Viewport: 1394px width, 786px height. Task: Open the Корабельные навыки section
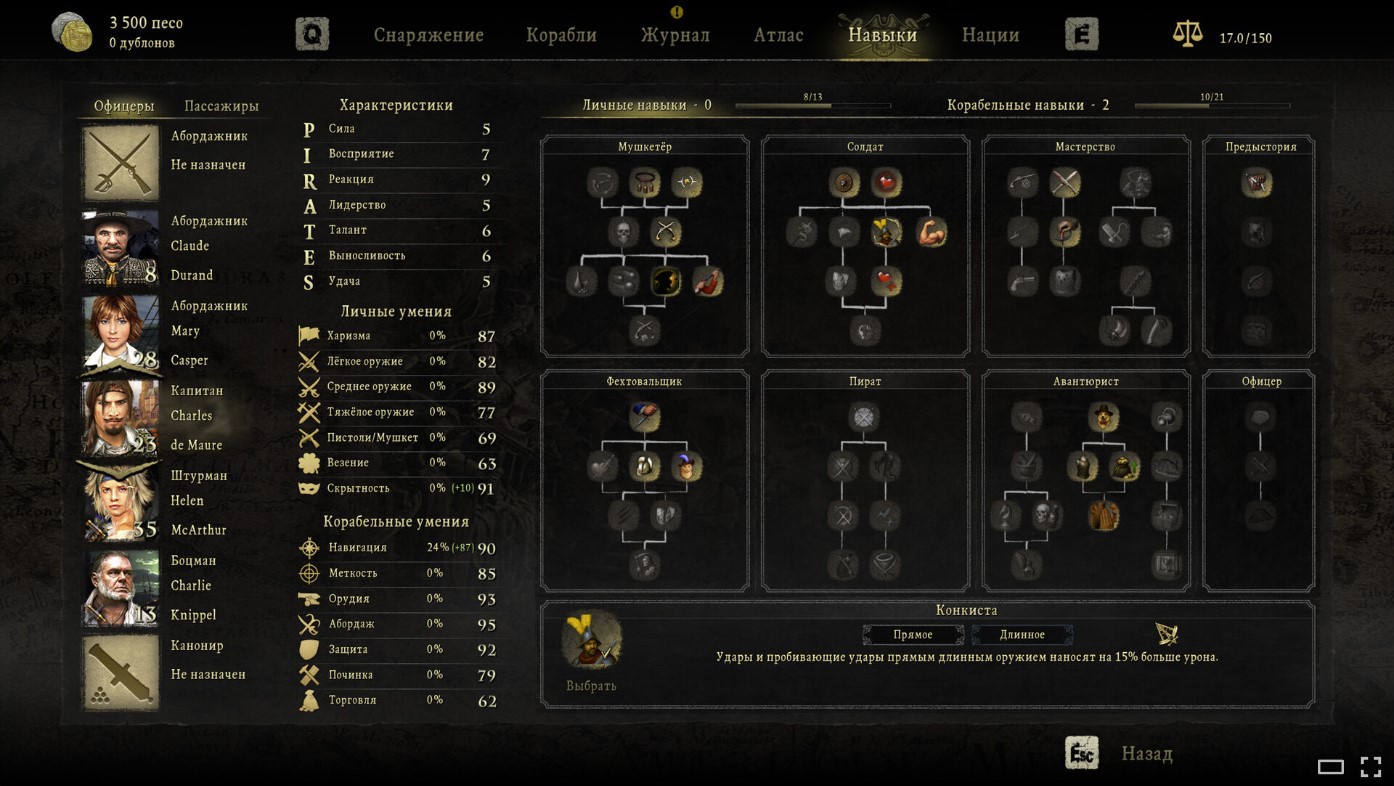[1027, 105]
